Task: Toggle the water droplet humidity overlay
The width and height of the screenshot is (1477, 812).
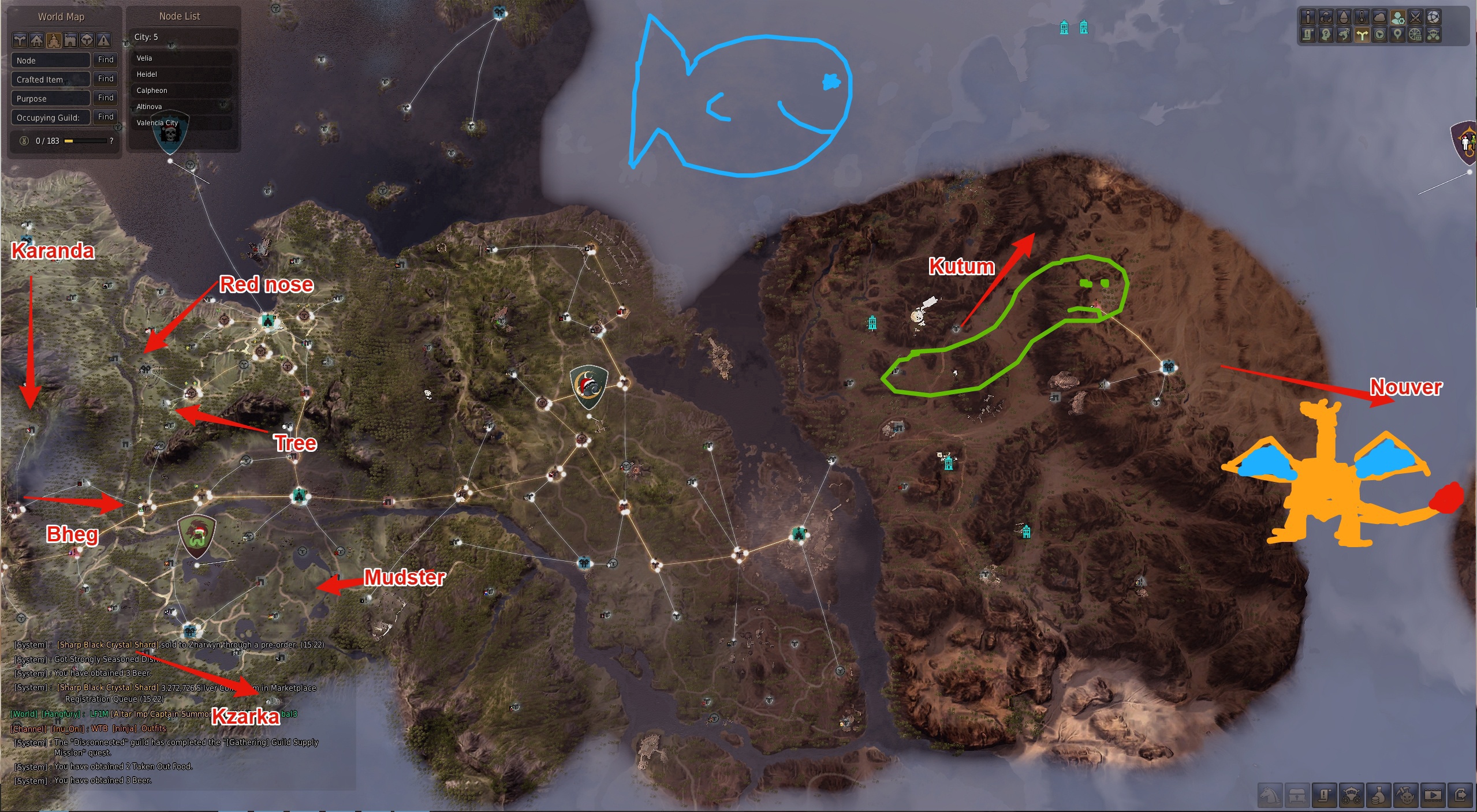Action: tap(1342, 18)
